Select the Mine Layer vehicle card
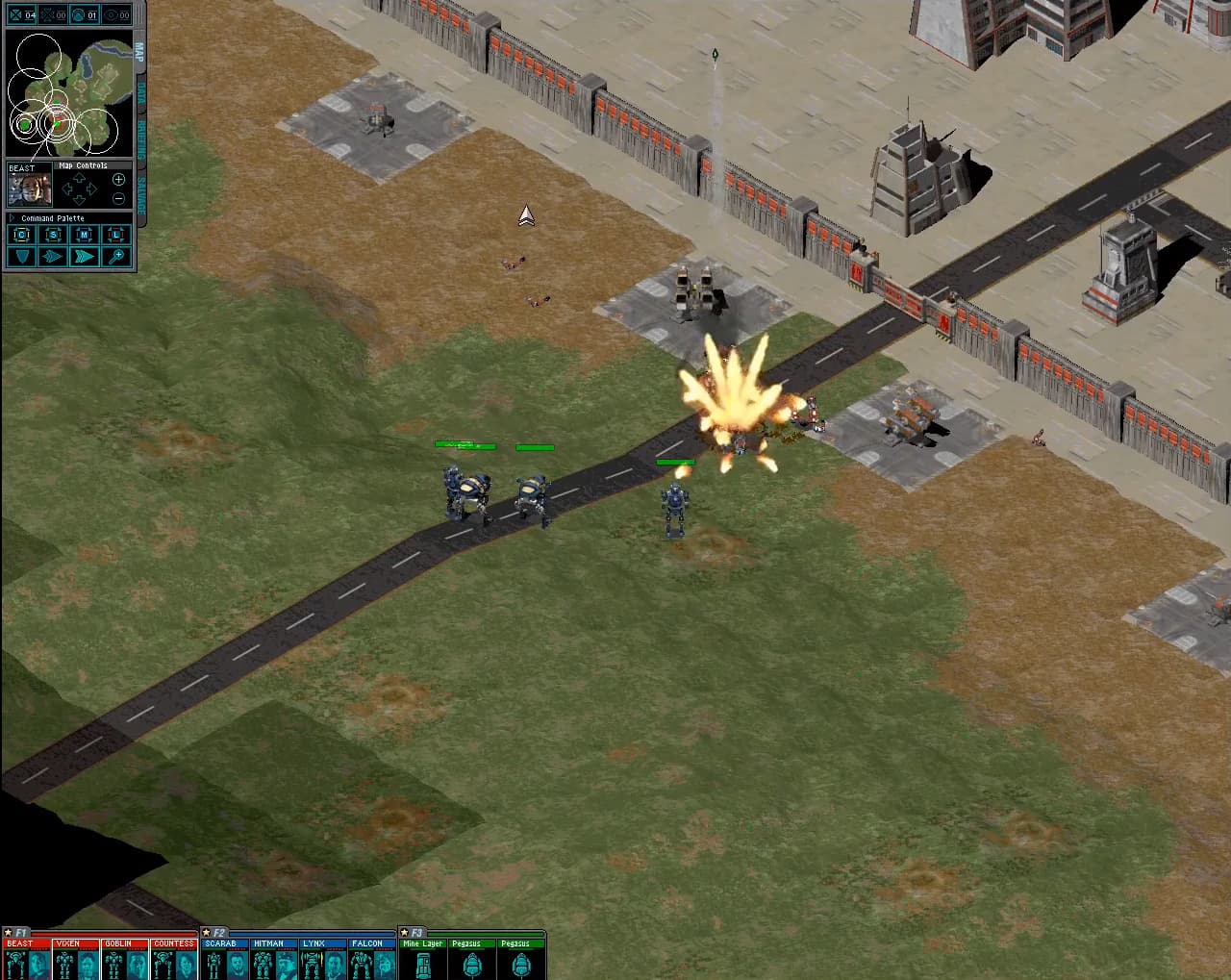Viewport: 1231px width, 980px height. point(423,959)
